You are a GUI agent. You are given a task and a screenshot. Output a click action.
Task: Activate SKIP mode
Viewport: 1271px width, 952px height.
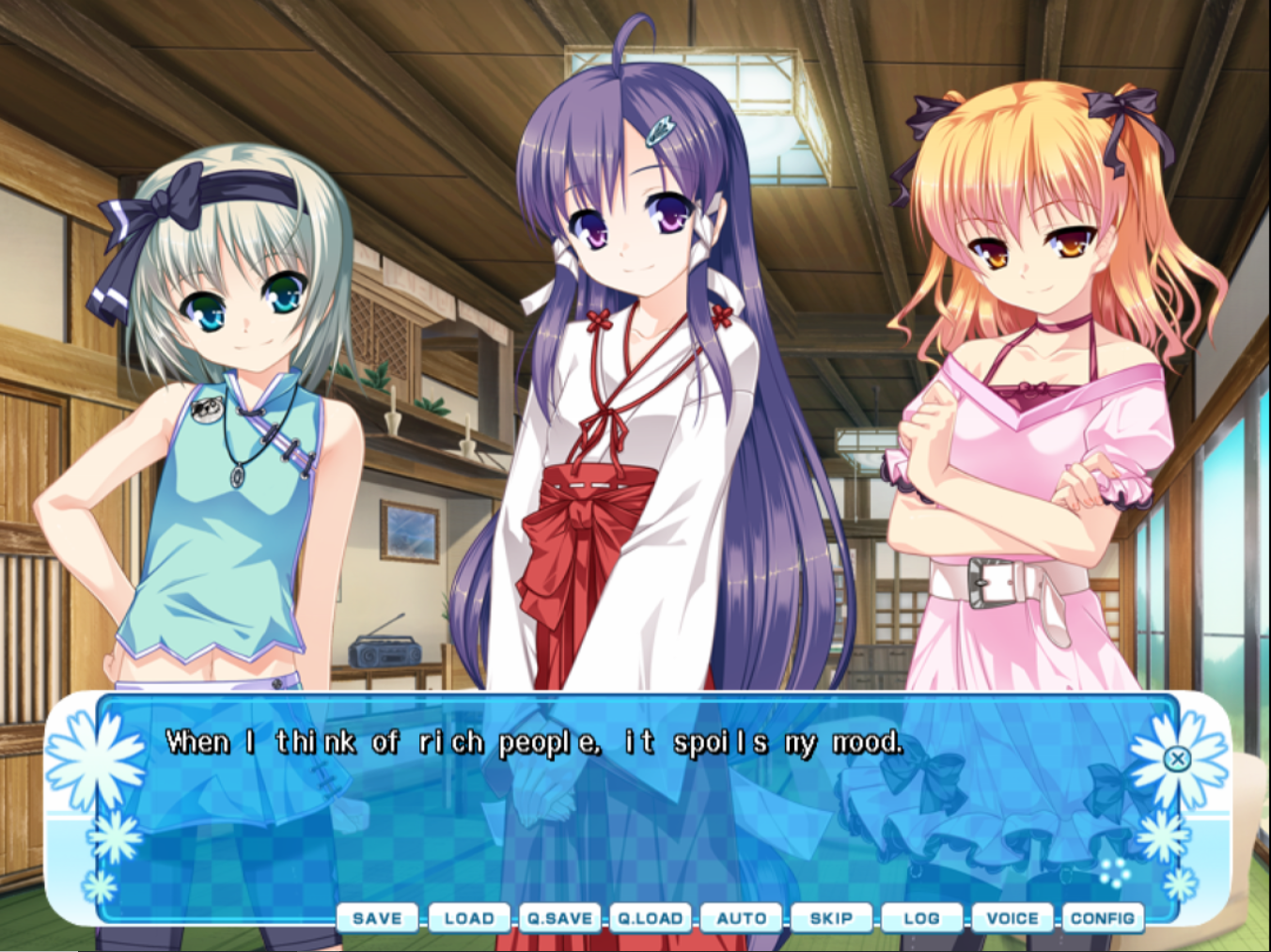point(831,918)
